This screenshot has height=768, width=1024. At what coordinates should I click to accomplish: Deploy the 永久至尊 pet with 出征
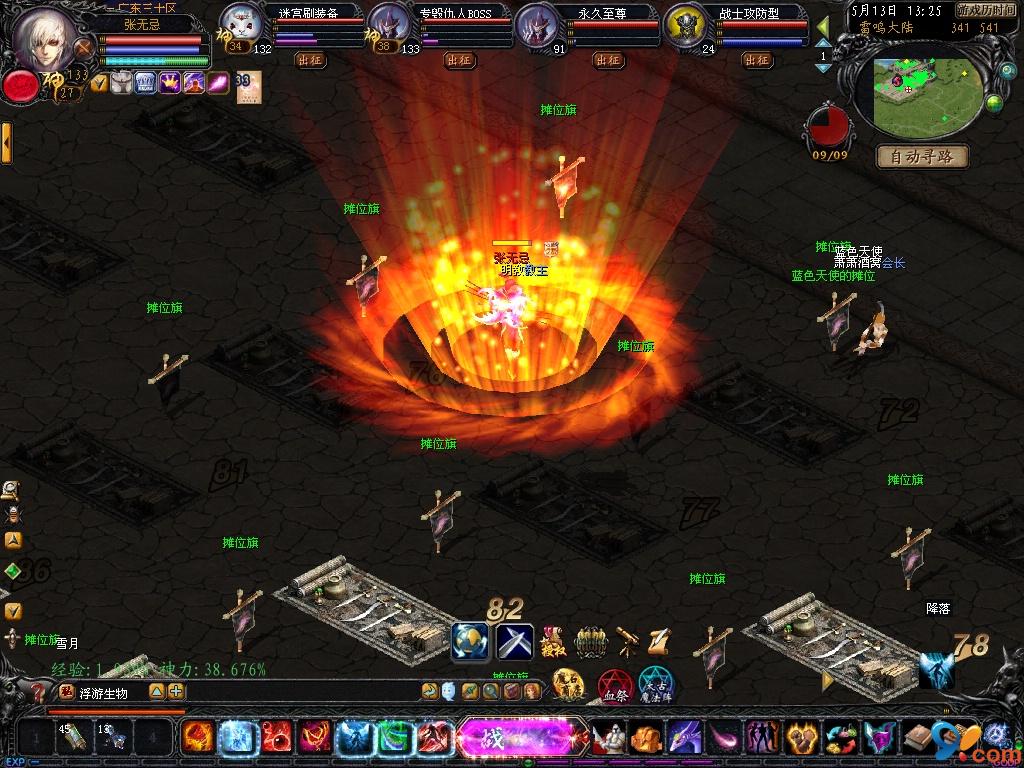[x=608, y=60]
